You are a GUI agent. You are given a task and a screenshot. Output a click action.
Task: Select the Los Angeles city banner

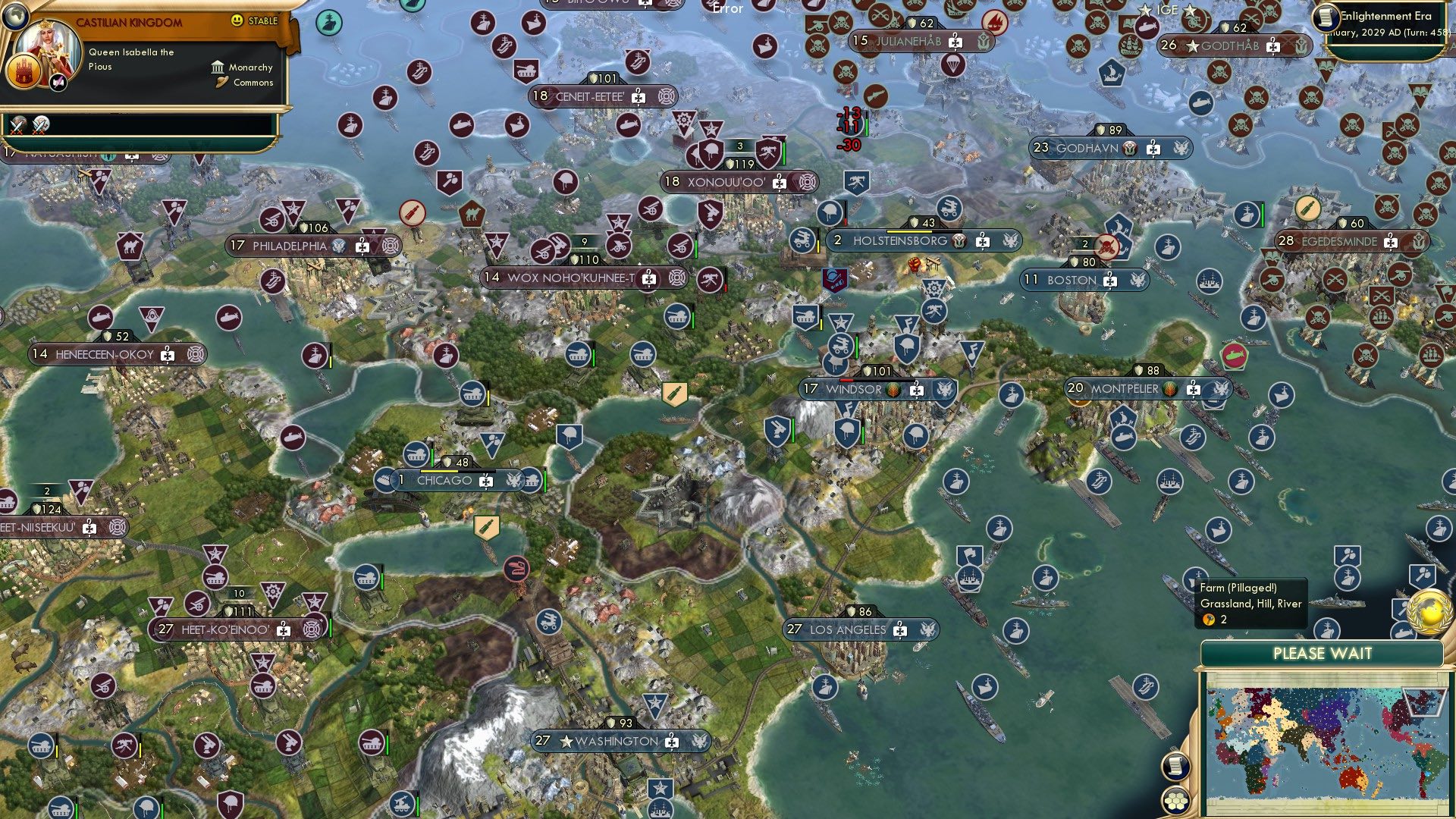848,629
